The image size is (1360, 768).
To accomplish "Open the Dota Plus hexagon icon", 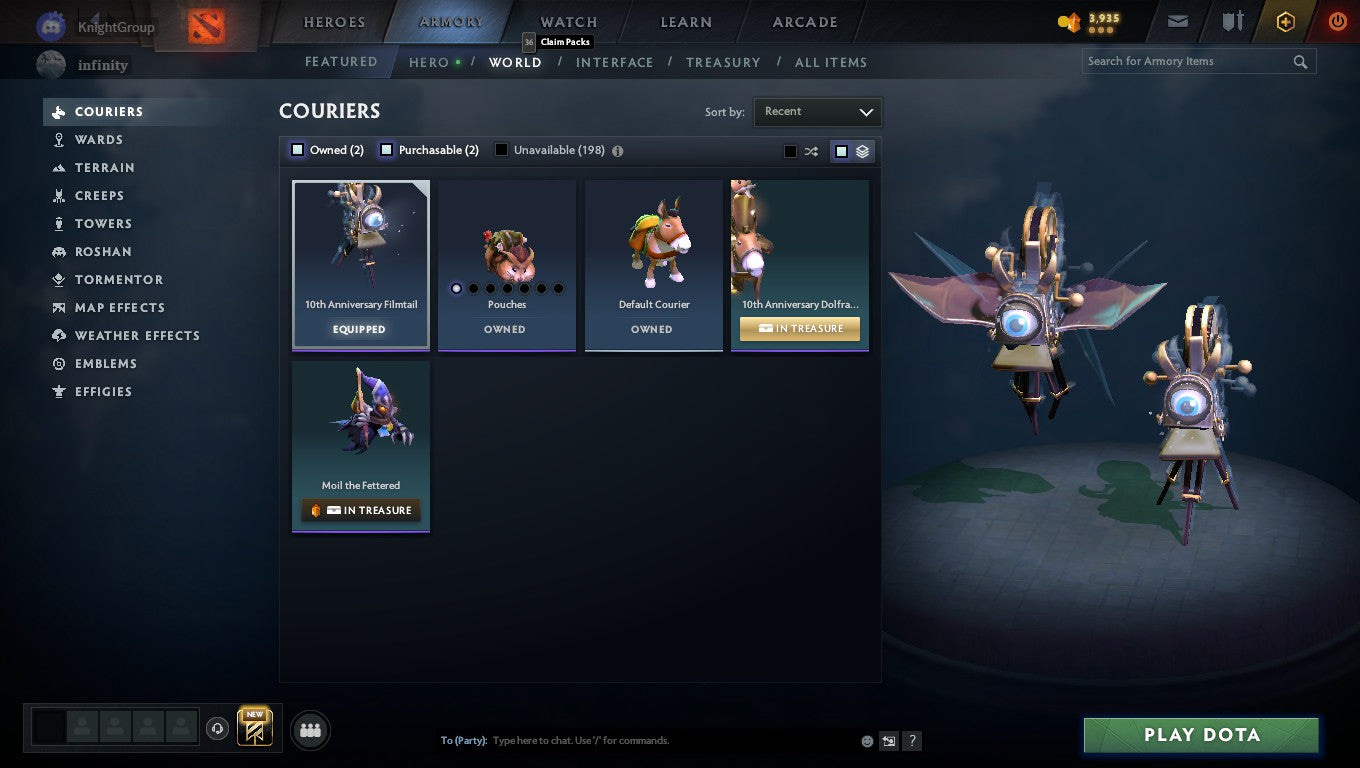I will [x=1286, y=20].
